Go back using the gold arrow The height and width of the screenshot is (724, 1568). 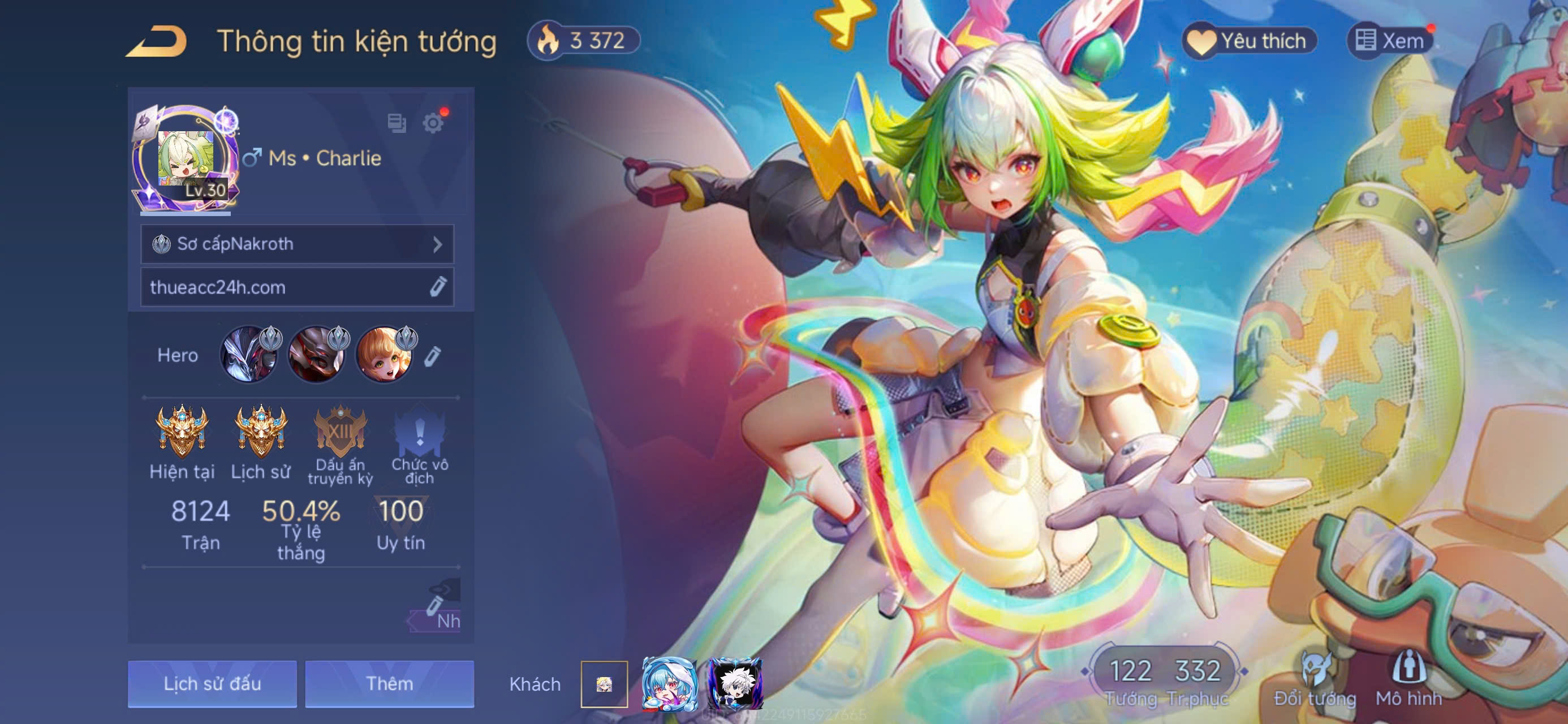(157, 42)
